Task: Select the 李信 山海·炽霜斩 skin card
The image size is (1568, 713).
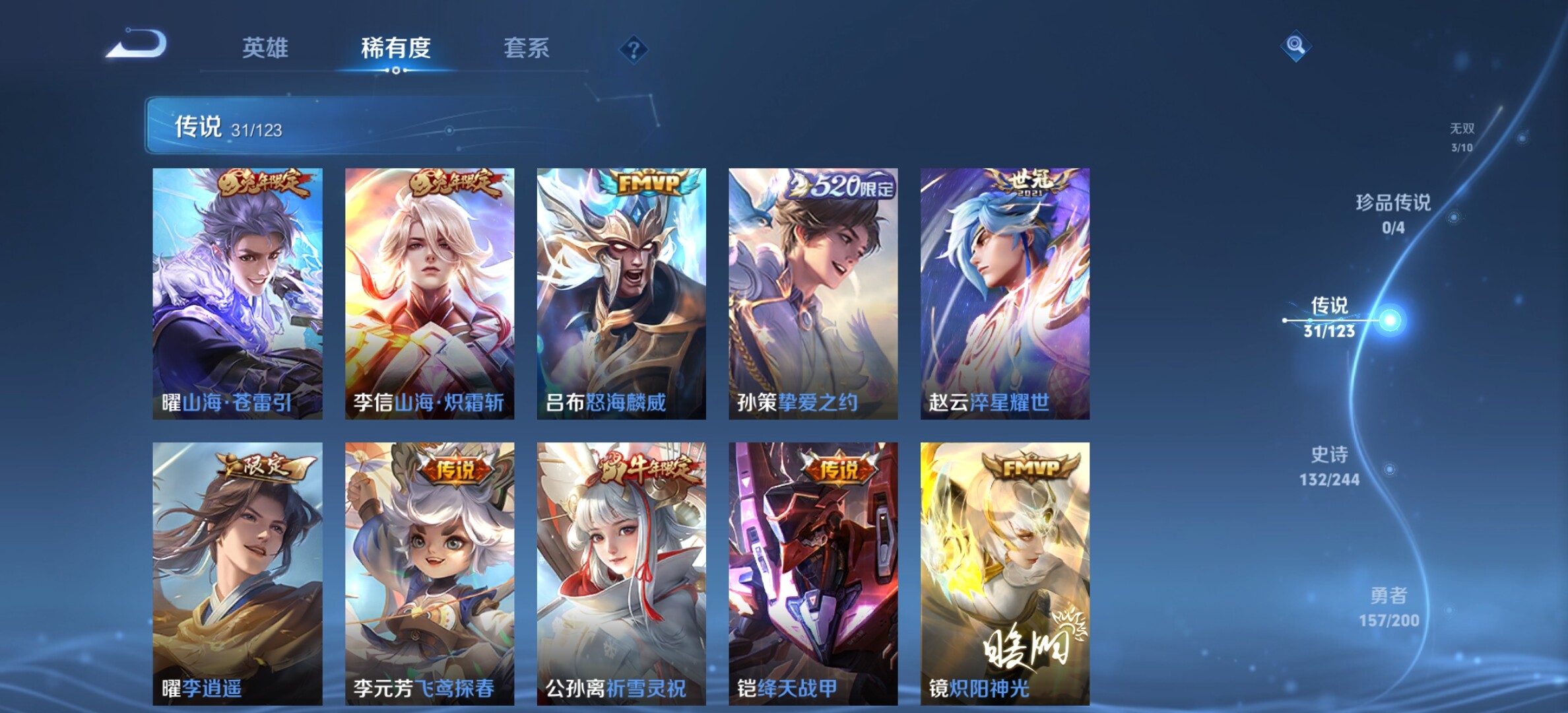Action: tap(430, 294)
